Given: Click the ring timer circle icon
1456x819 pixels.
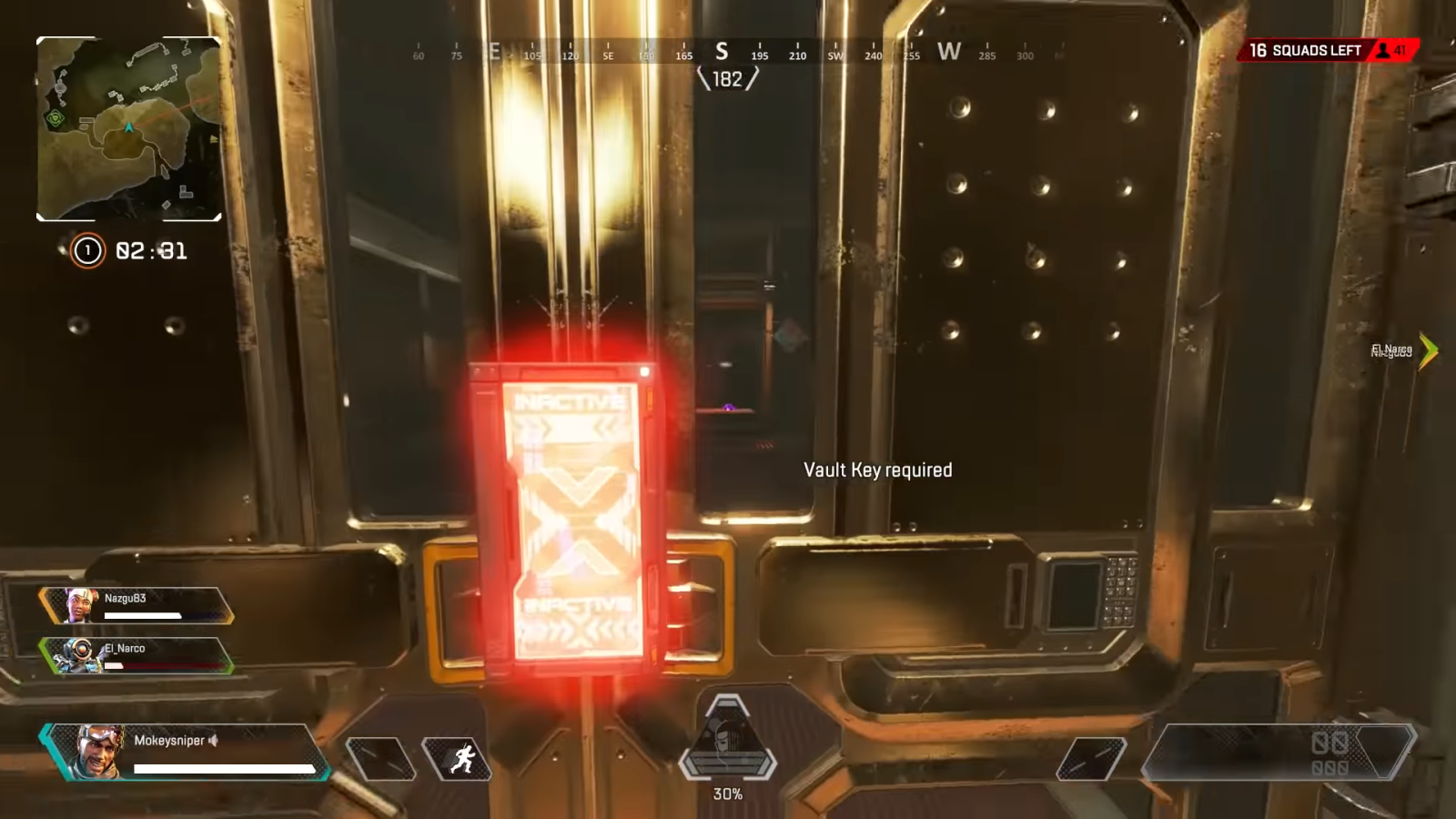Looking at the screenshot, I should [86, 250].
